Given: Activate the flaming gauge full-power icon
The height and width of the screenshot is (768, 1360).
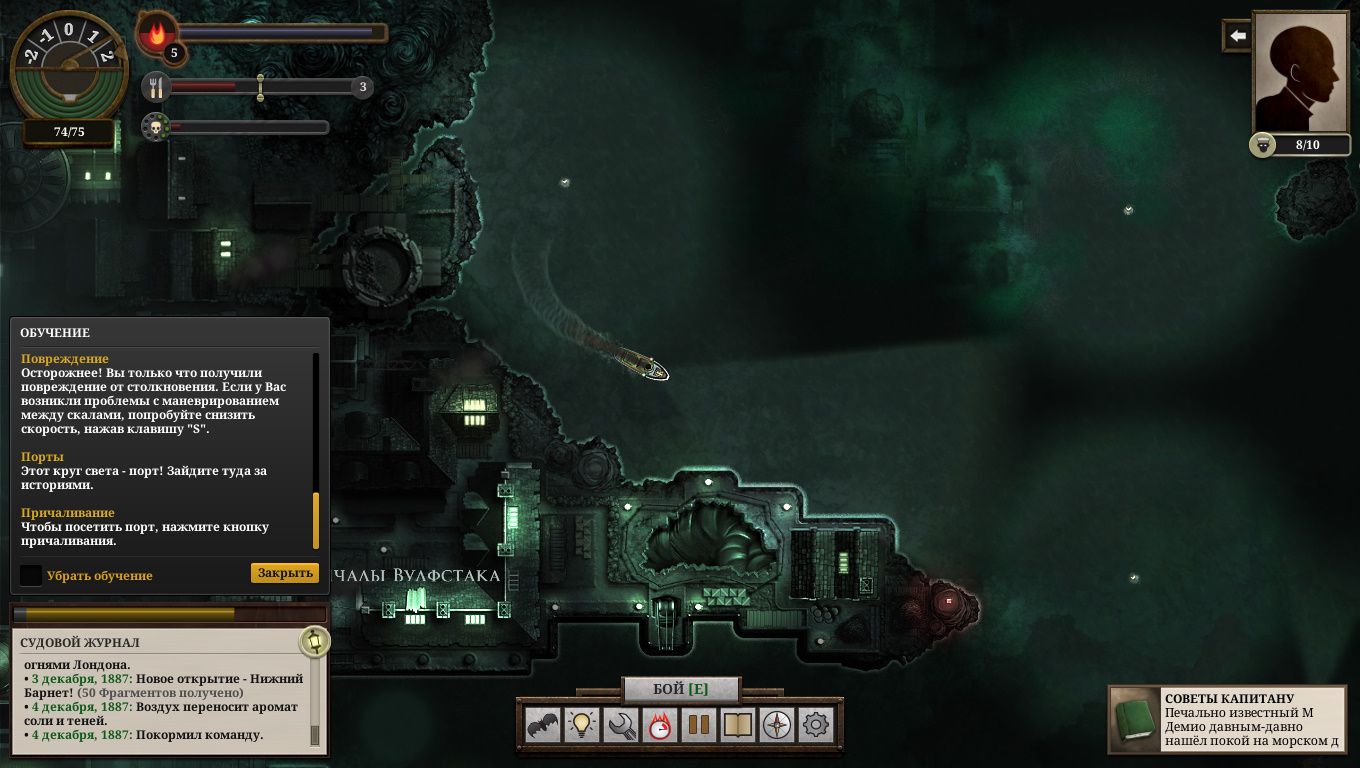Looking at the screenshot, I should pos(659,725).
